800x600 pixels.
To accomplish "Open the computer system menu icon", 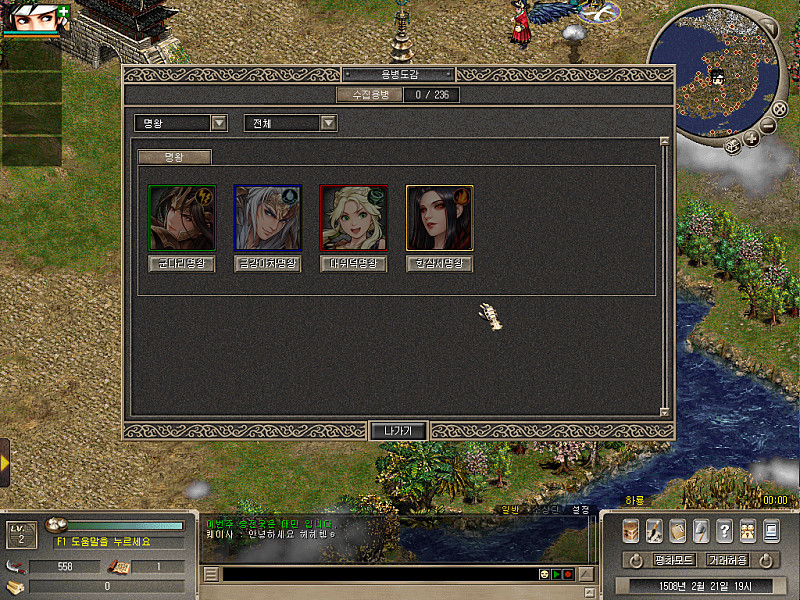I will pyautogui.click(x=771, y=530).
